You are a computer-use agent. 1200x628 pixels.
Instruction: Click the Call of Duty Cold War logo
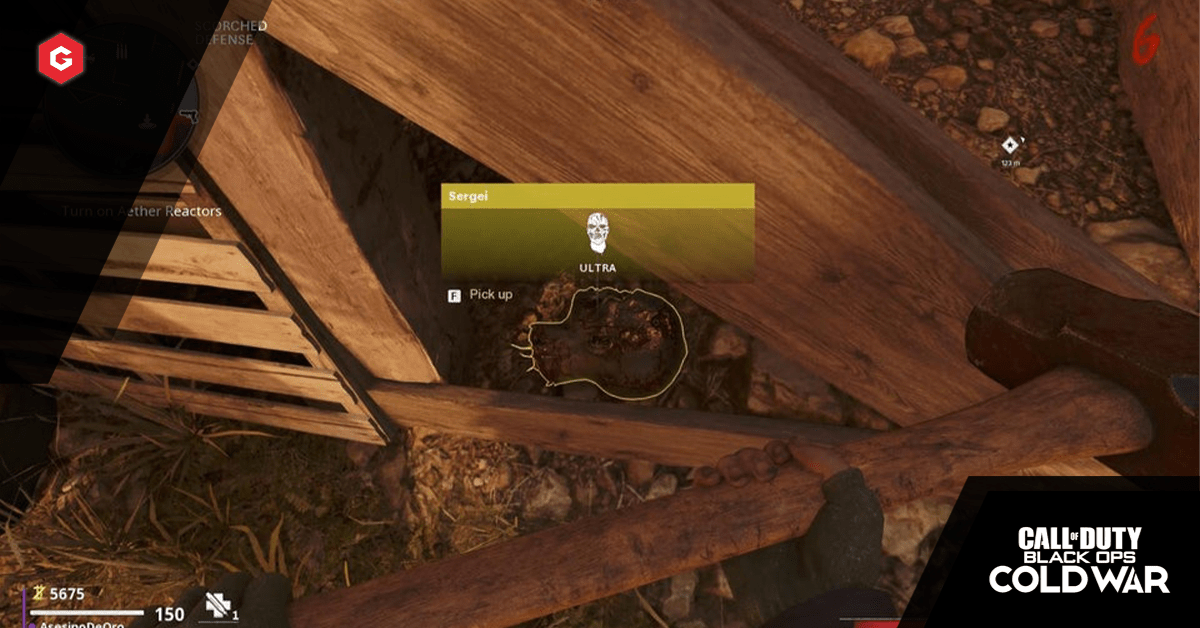point(1079,559)
